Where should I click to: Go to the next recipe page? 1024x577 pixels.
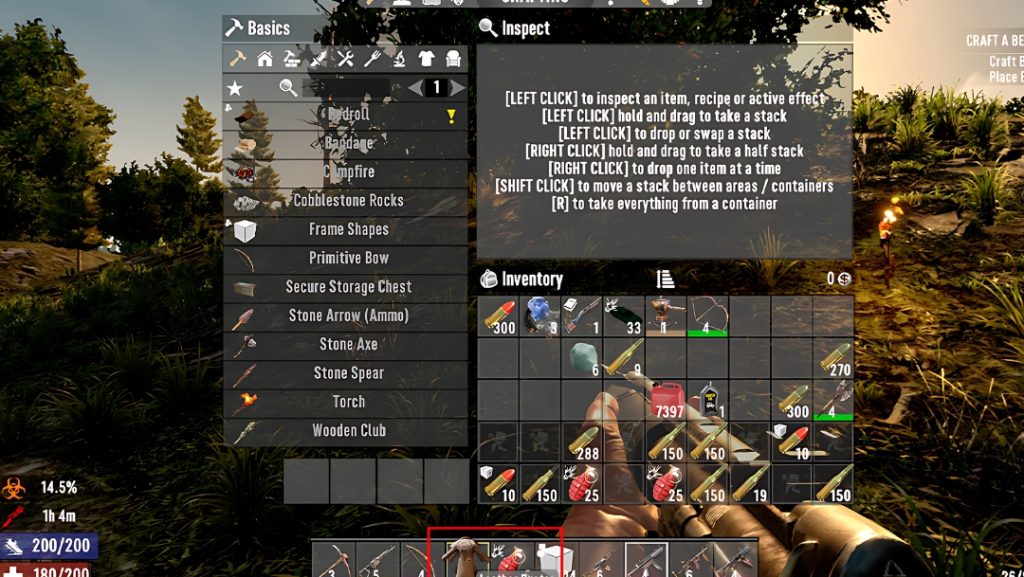pos(458,88)
